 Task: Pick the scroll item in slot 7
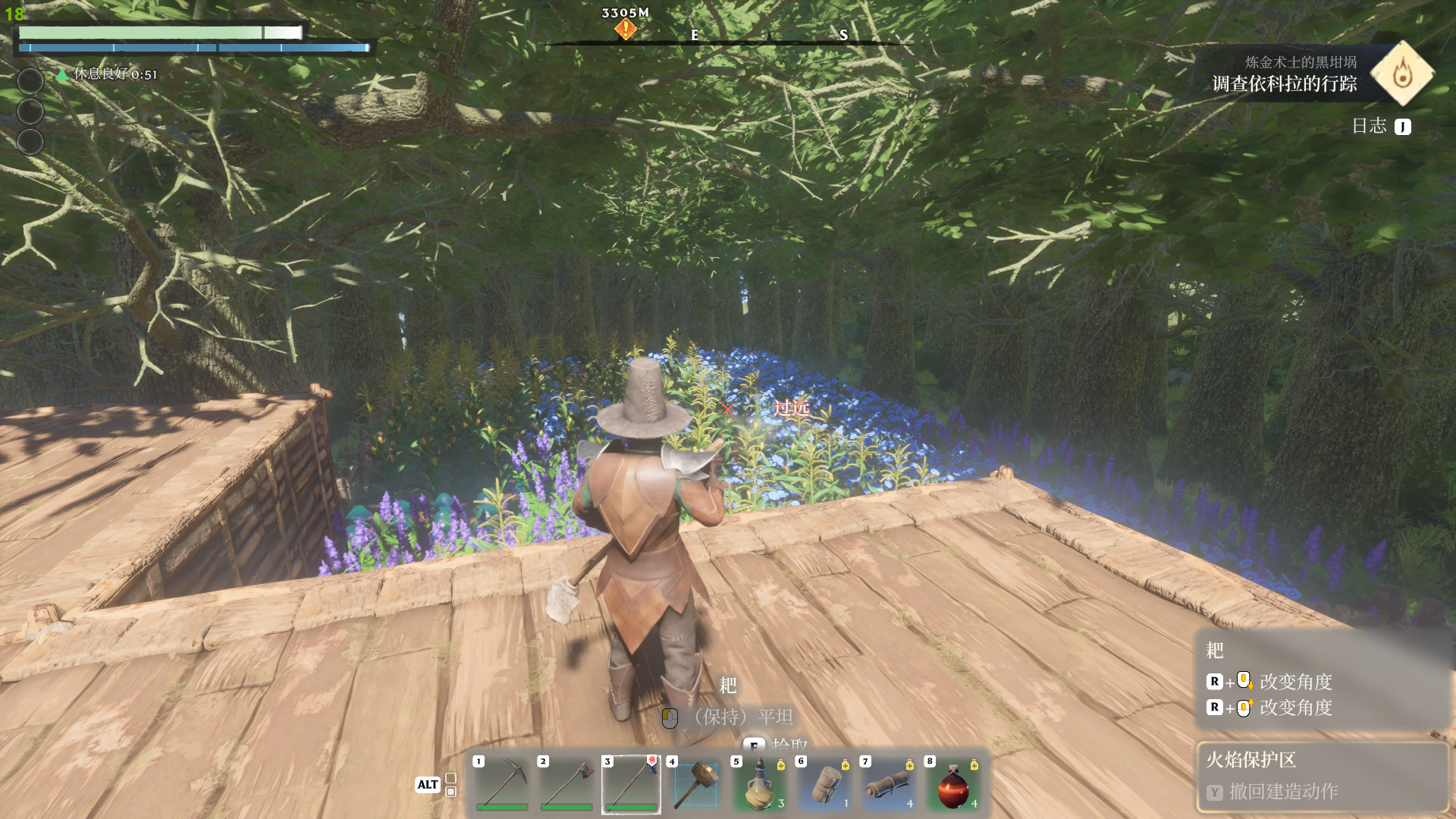coord(889,783)
